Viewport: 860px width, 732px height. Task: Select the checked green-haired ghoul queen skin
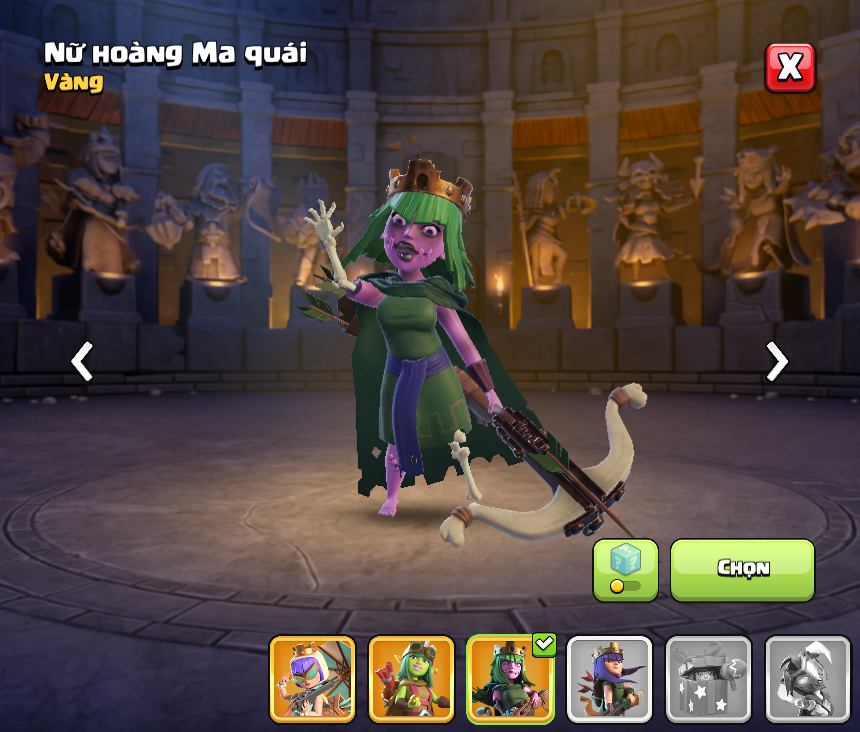point(510,679)
